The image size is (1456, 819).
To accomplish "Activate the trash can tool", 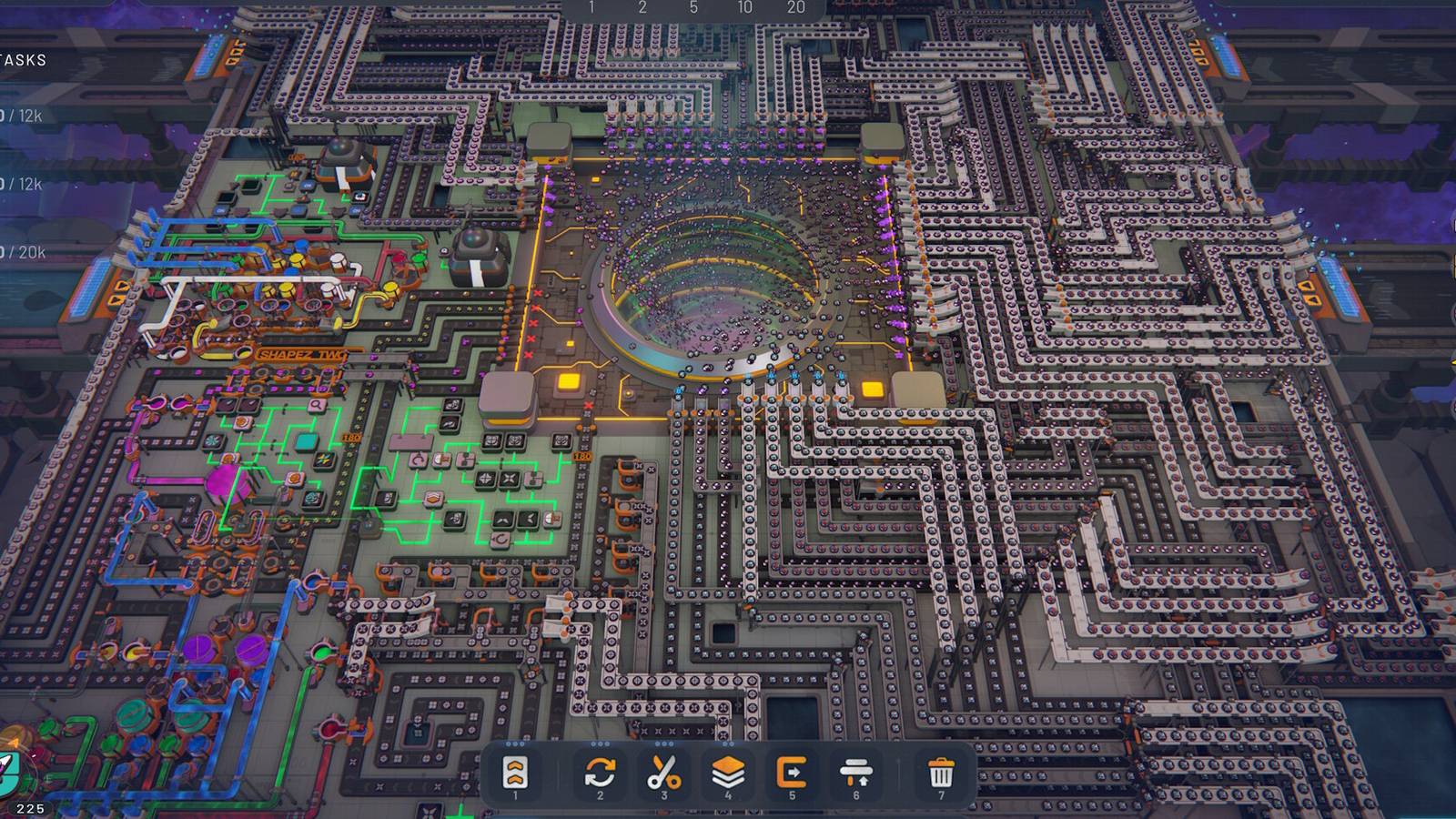I will [941, 773].
